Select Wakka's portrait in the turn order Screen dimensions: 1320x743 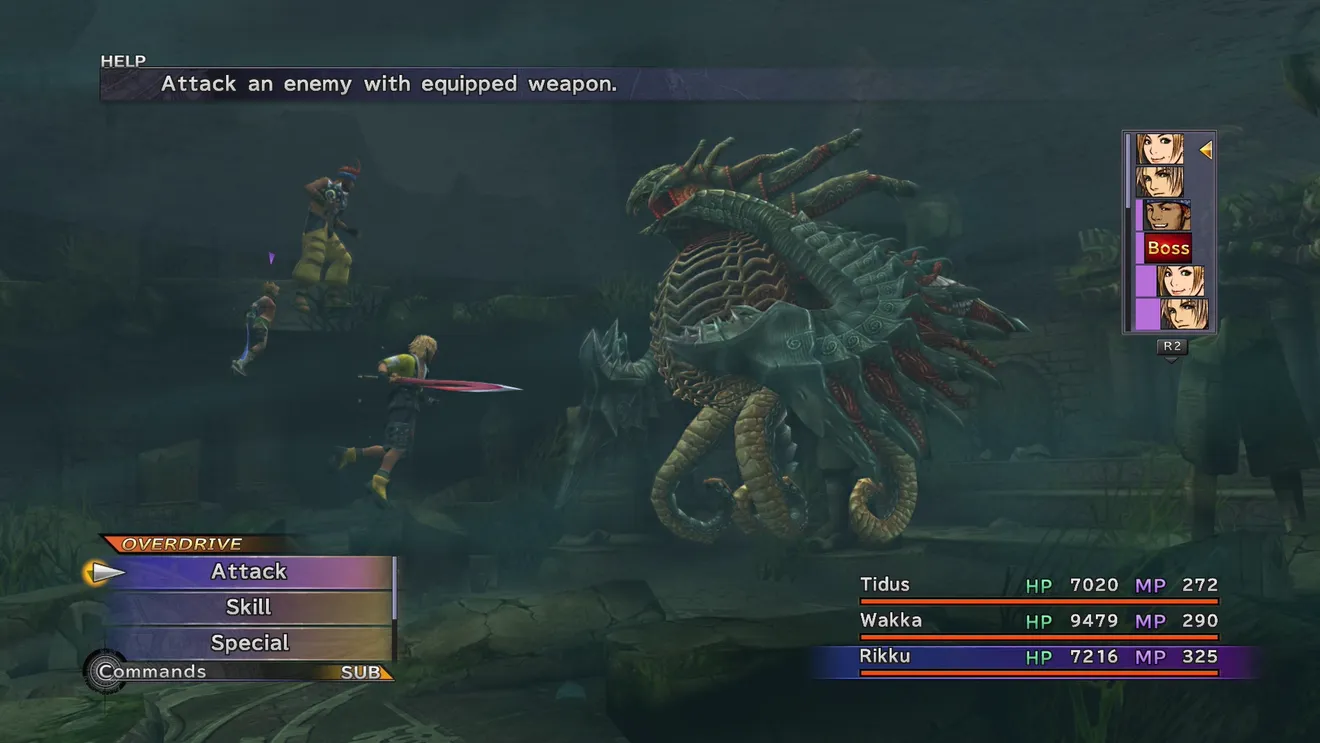(1166, 215)
